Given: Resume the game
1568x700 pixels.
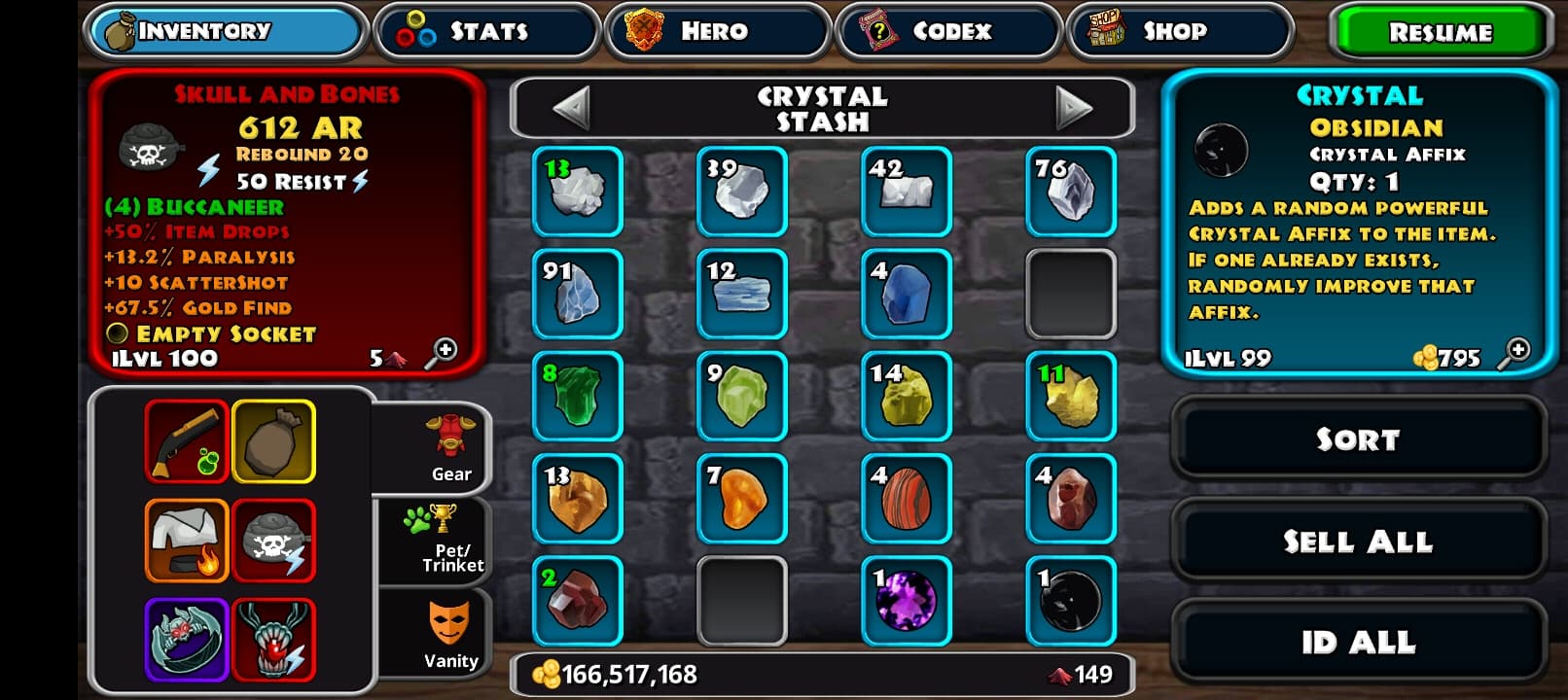Looking at the screenshot, I should coord(1439,32).
